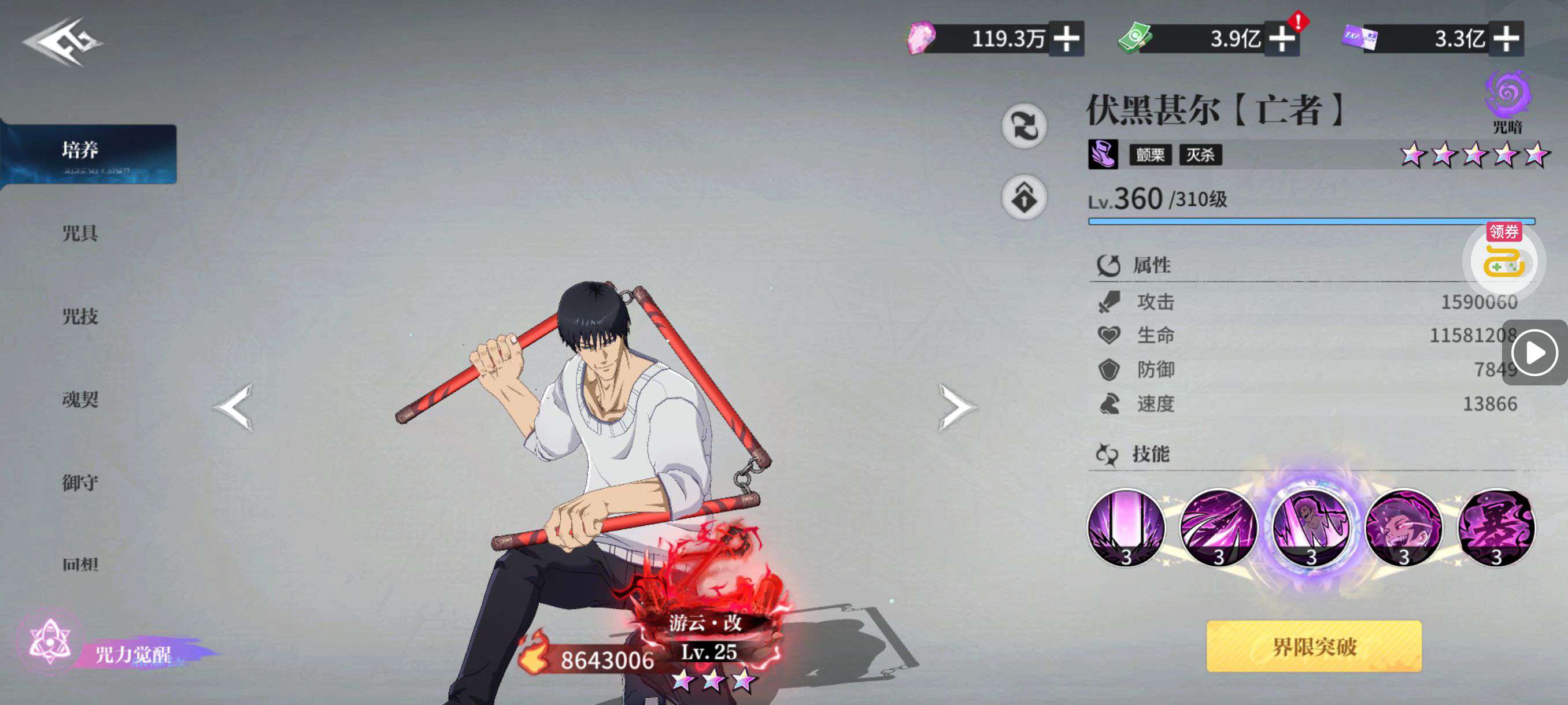
Task: Click the circular swap arrows button
Action: click(x=1025, y=126)
